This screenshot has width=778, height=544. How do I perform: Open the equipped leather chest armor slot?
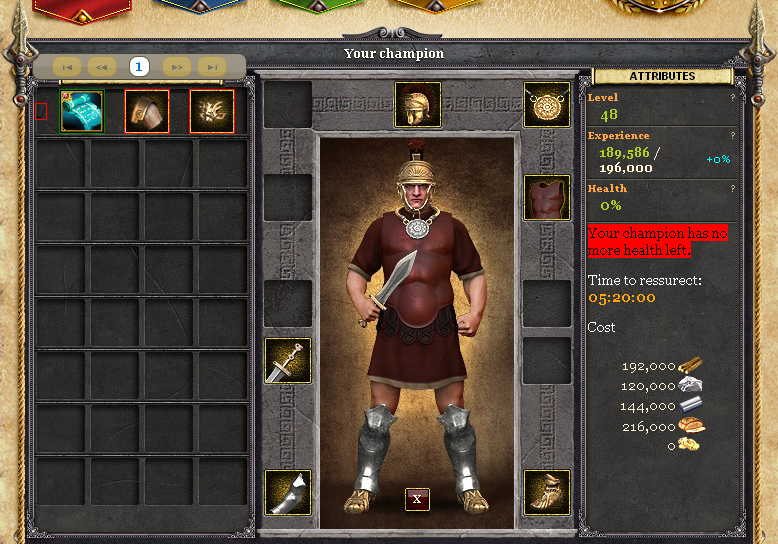click(547, 197)
